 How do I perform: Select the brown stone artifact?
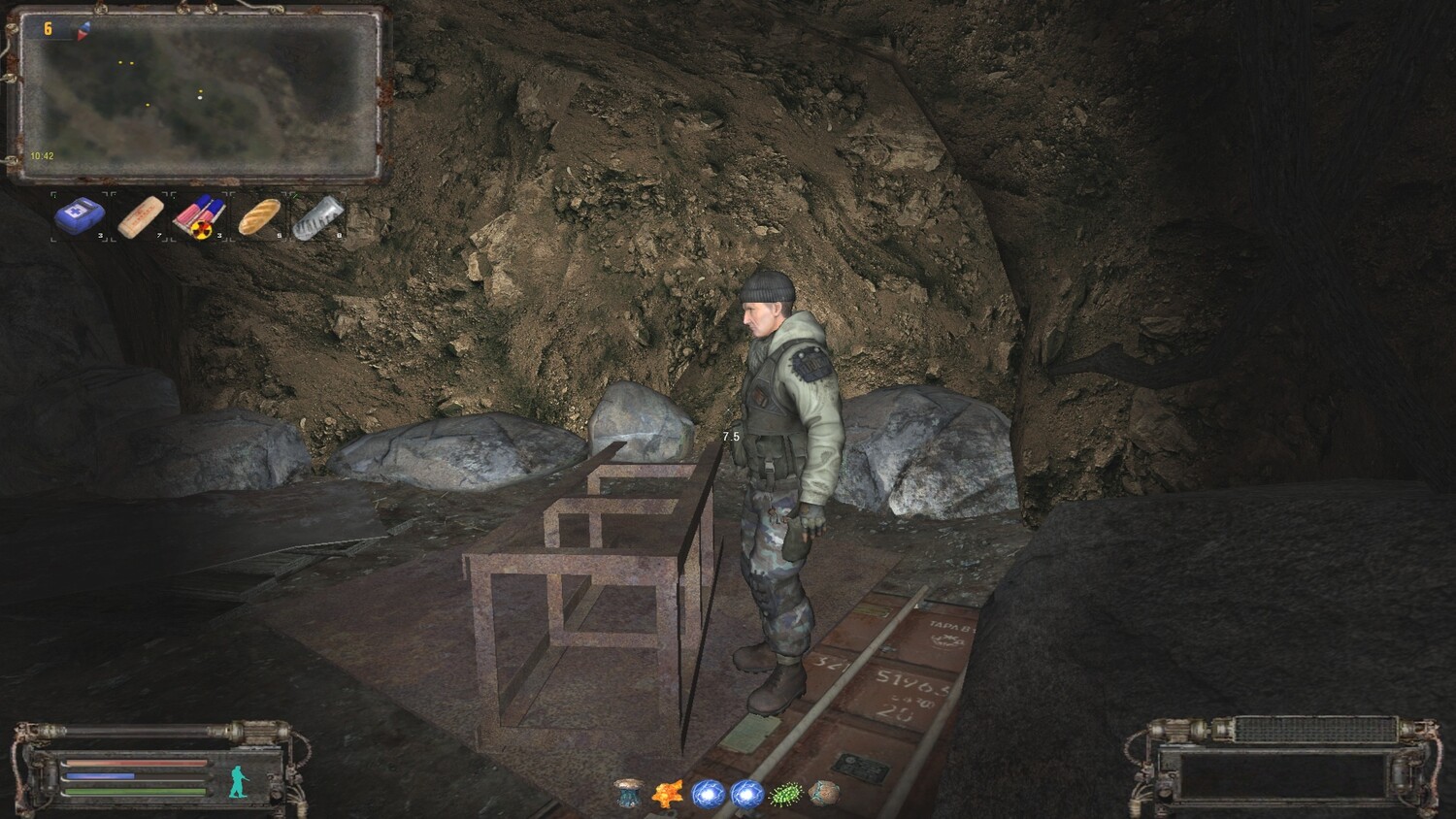click(x=823, y=794)
